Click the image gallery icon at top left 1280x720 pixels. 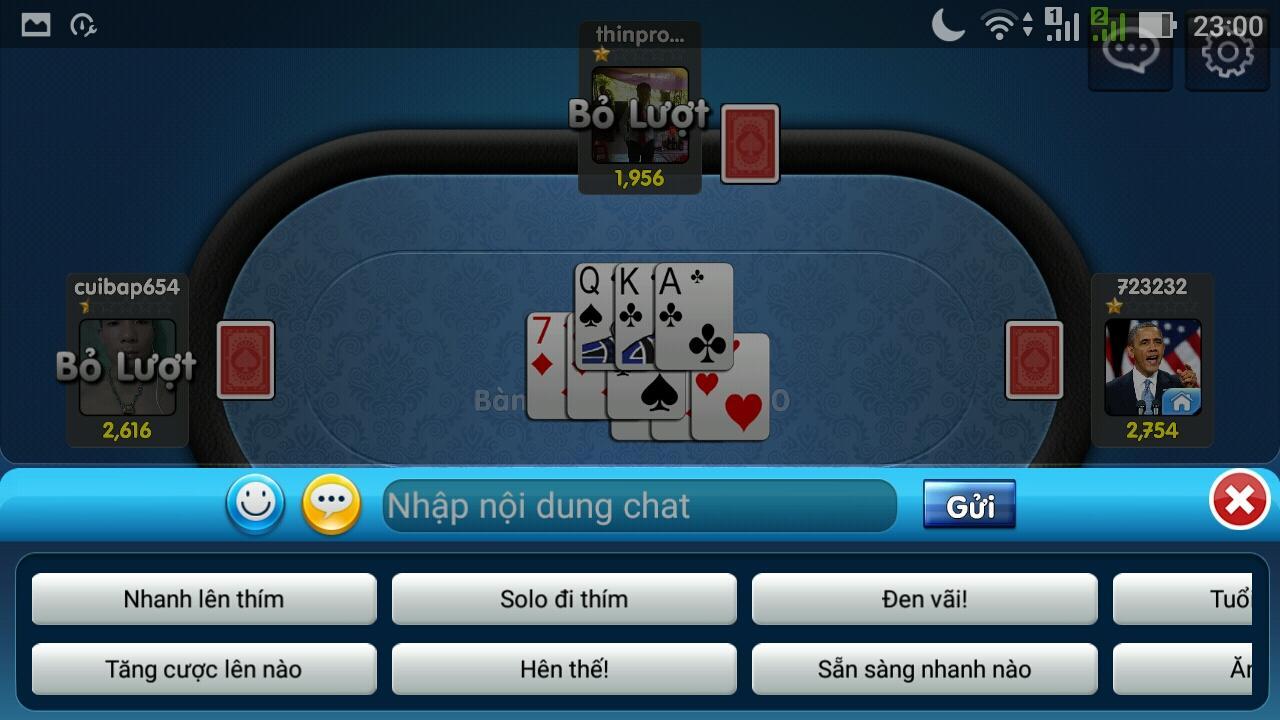(x=36, y=22)
